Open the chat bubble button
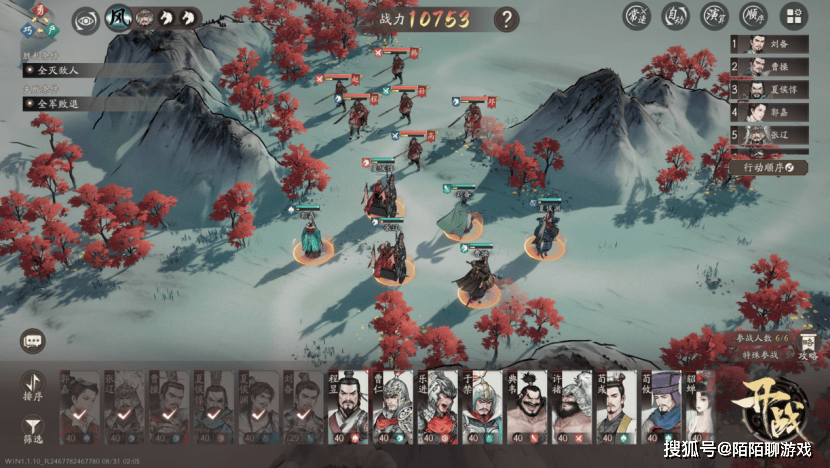830x468 pixels. tap(34, 341)
